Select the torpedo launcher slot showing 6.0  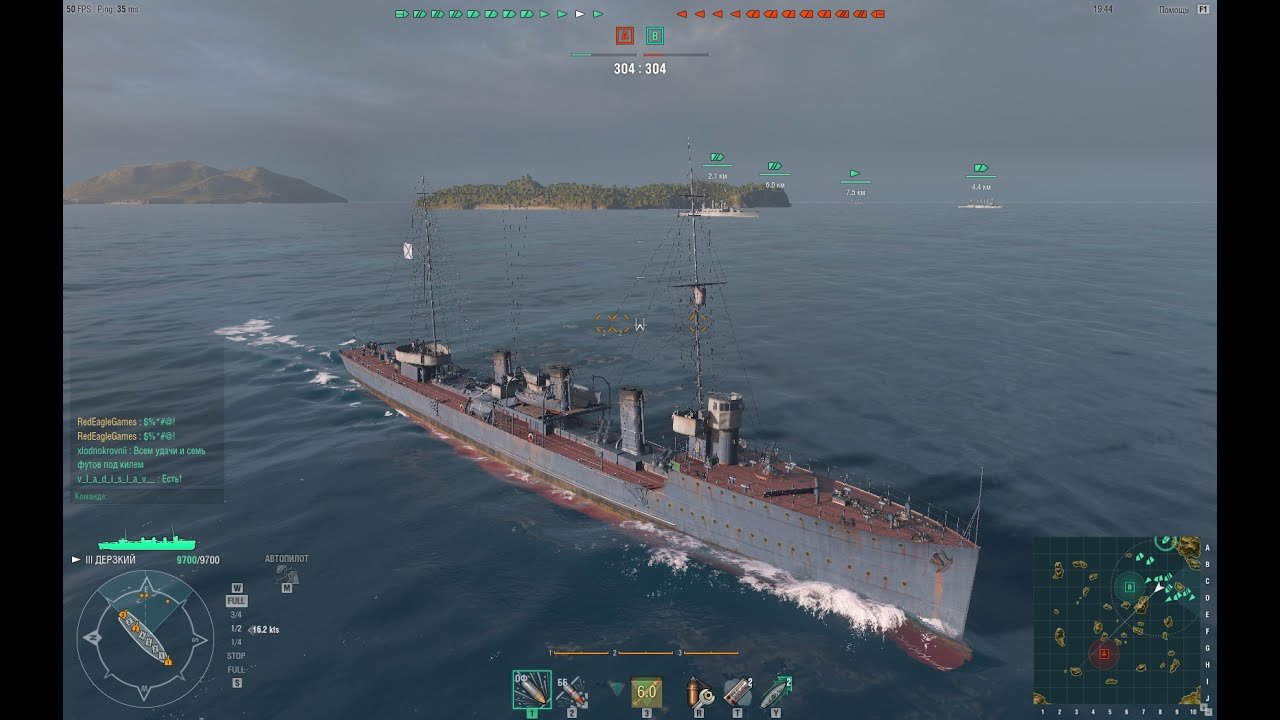[646, 690]
